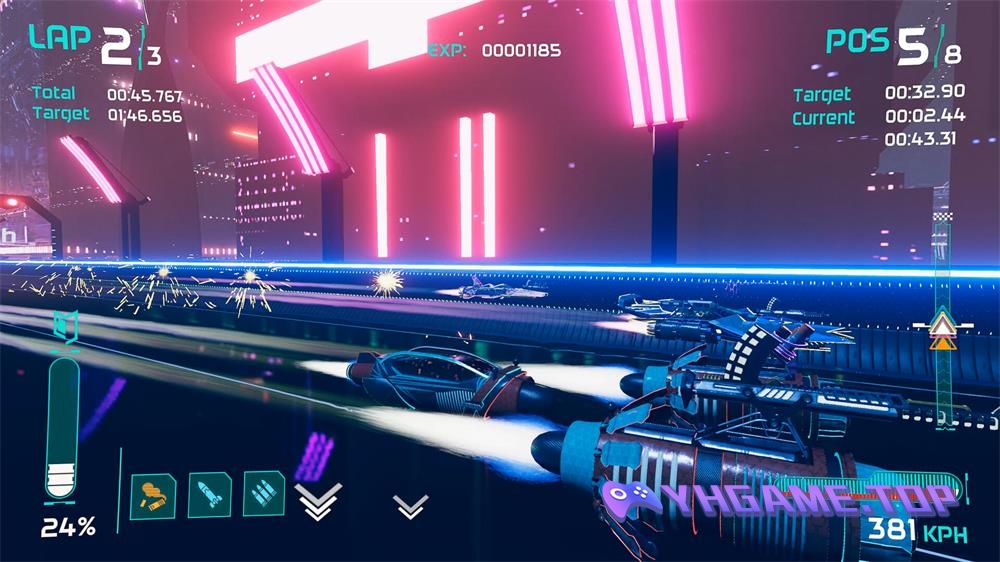Click the small double-chevron boost indicator
Image resolution: width=1000 pixels, height=562 pixels.
click(410, 506)
